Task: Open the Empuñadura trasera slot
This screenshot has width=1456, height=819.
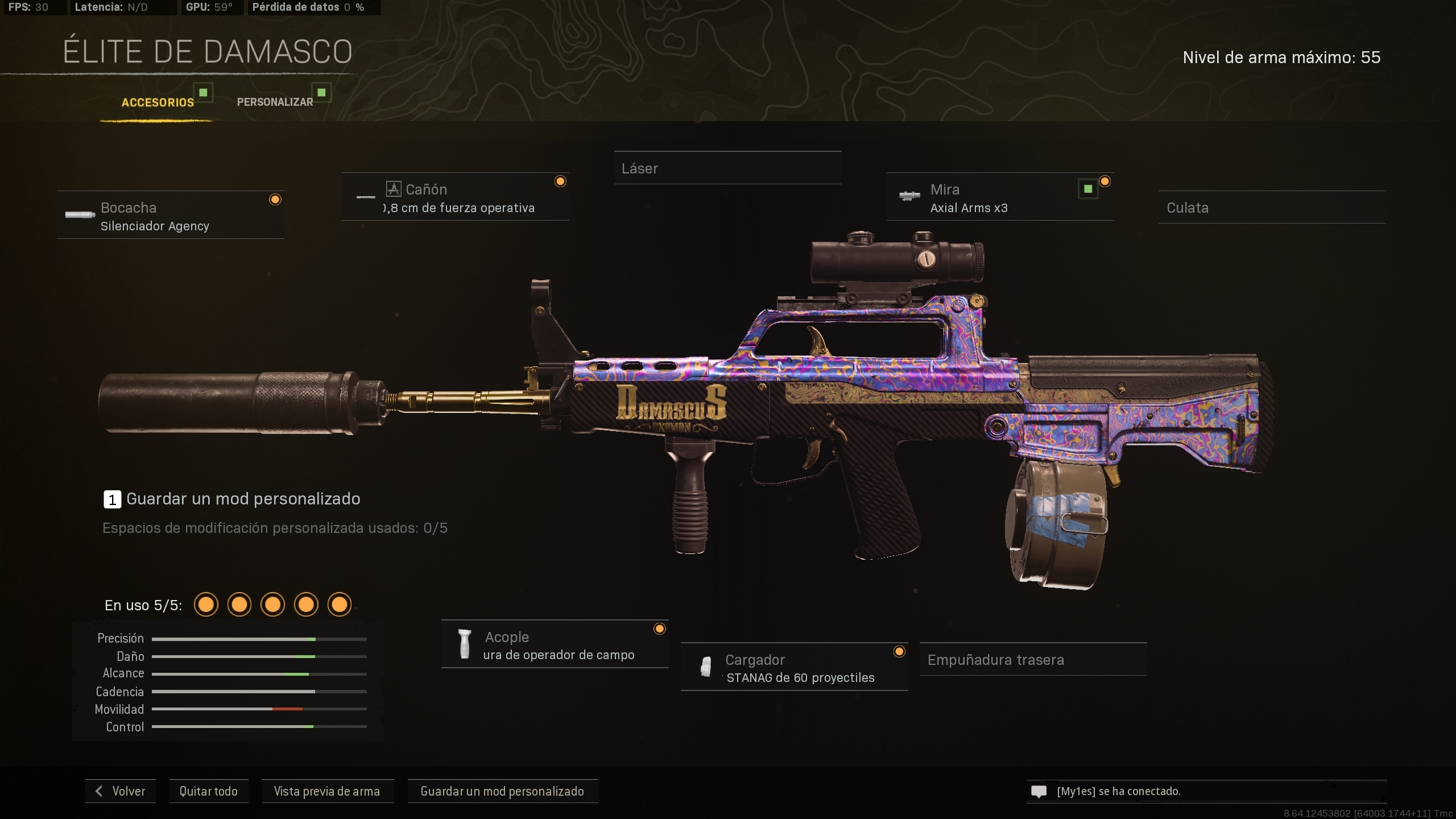Action: point(1033,660)
